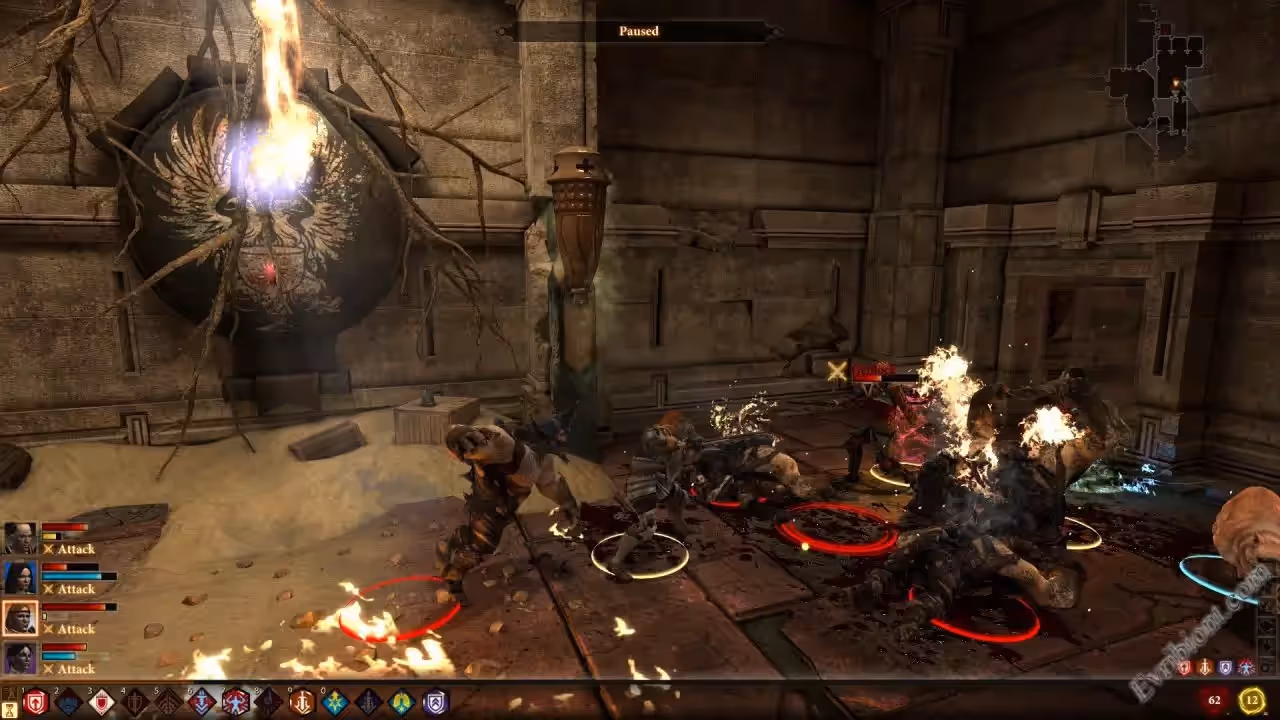Use the orange downward sword ability in slot 9

(x=302, y=702)
